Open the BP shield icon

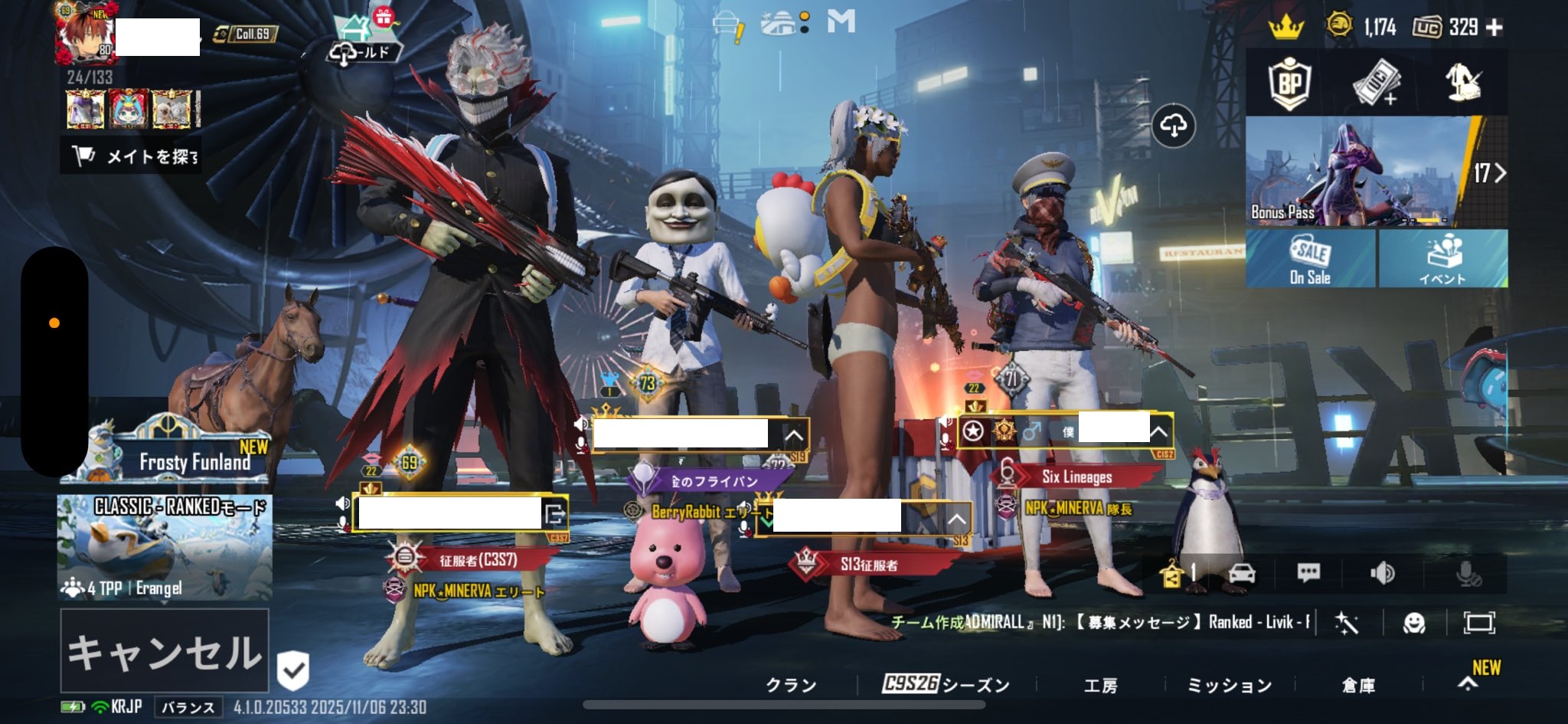click(x=1290, y=83)
